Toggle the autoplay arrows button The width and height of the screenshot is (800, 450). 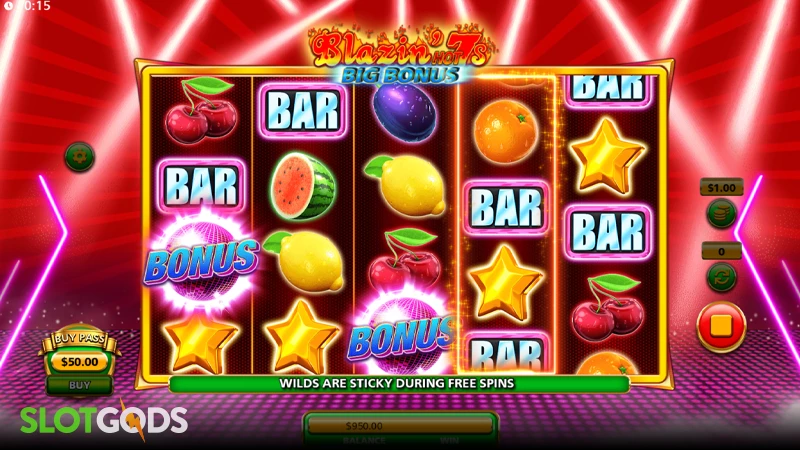tap(720, 275)
